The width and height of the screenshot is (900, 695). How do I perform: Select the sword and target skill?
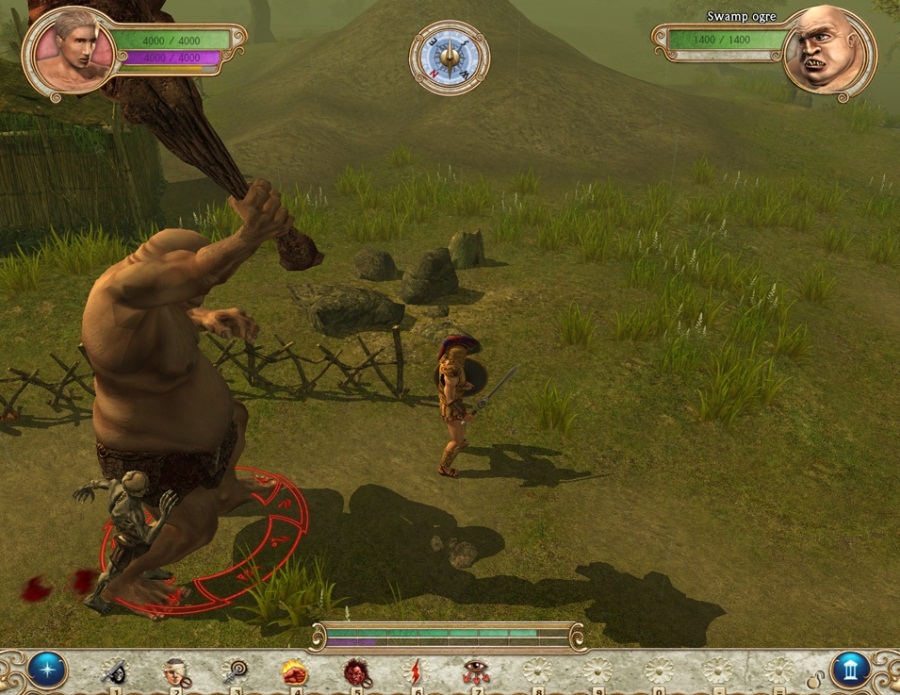pyautogui.click(x=237, y=671)
